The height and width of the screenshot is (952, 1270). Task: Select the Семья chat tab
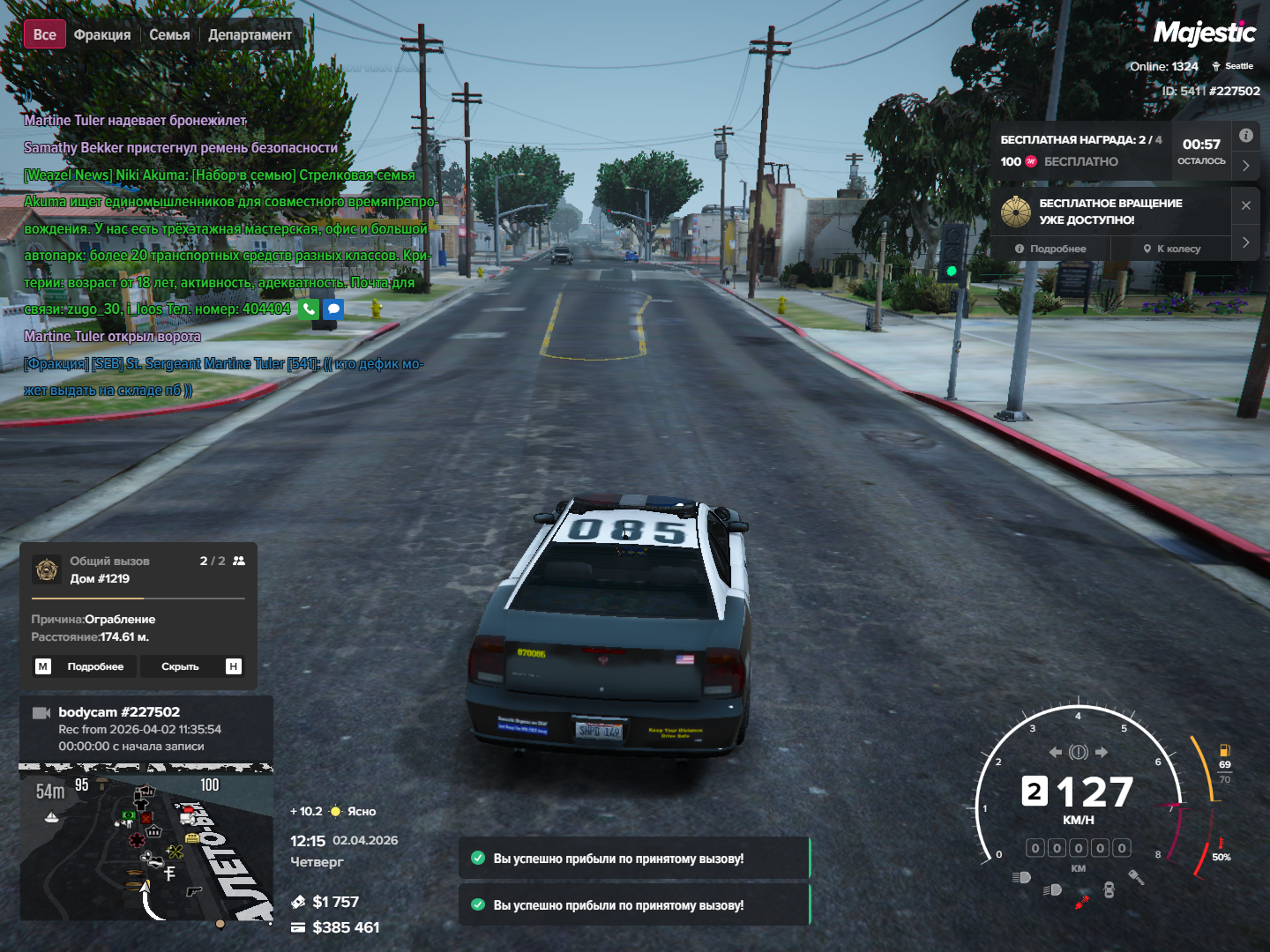pos(169,34)
